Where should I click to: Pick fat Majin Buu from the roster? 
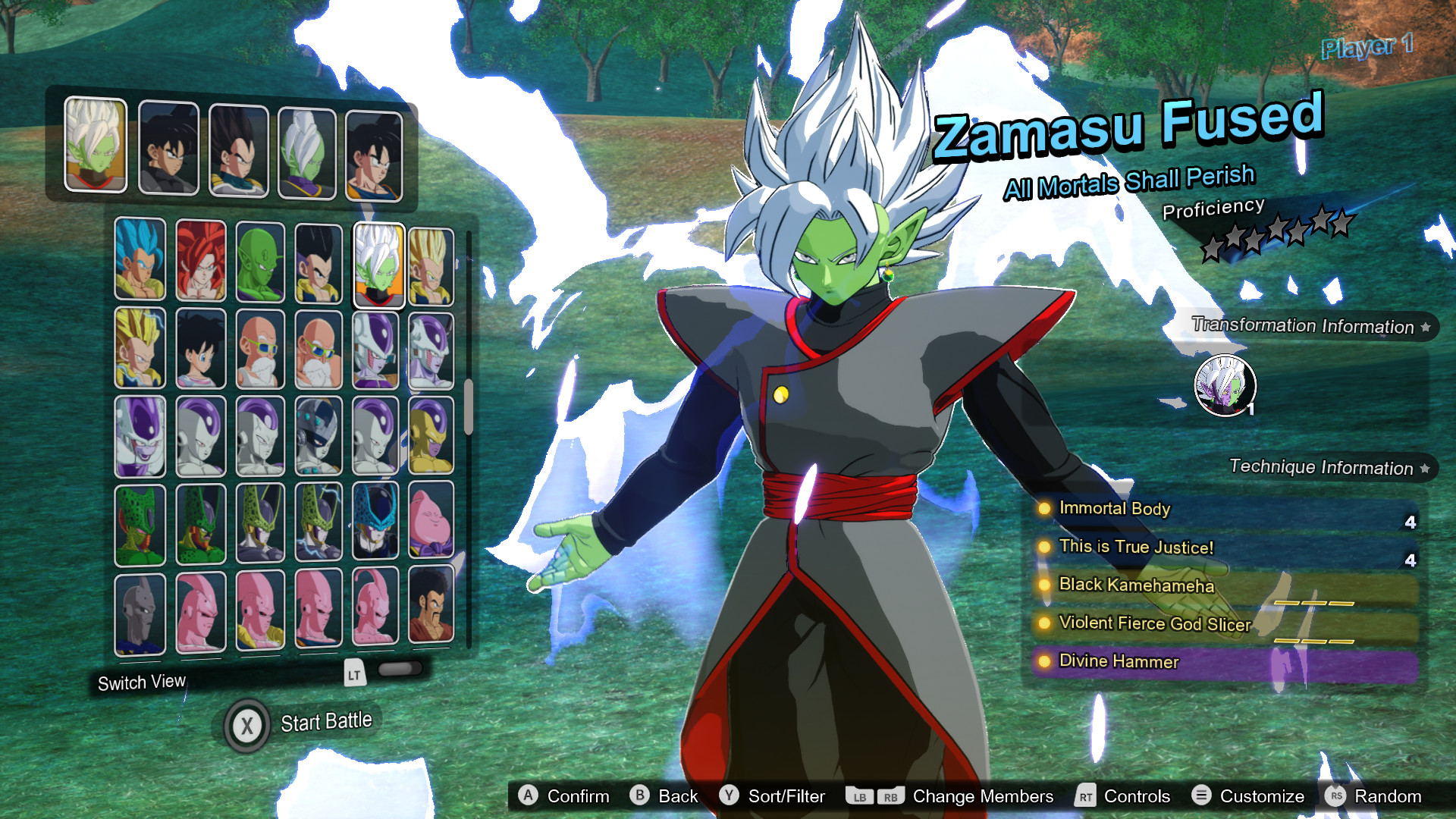[x=431, y=520]
